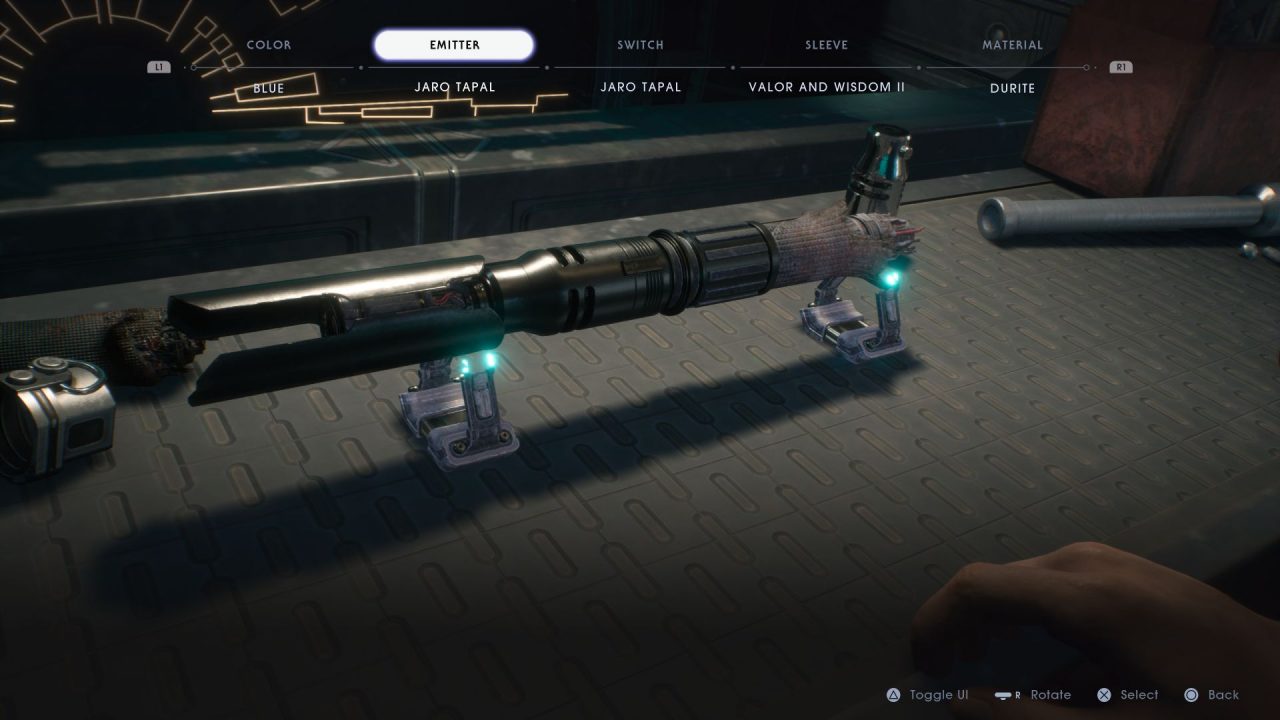Click the Blue color value
Viewport: 1280px width, 720px height.
coord(269,88)
